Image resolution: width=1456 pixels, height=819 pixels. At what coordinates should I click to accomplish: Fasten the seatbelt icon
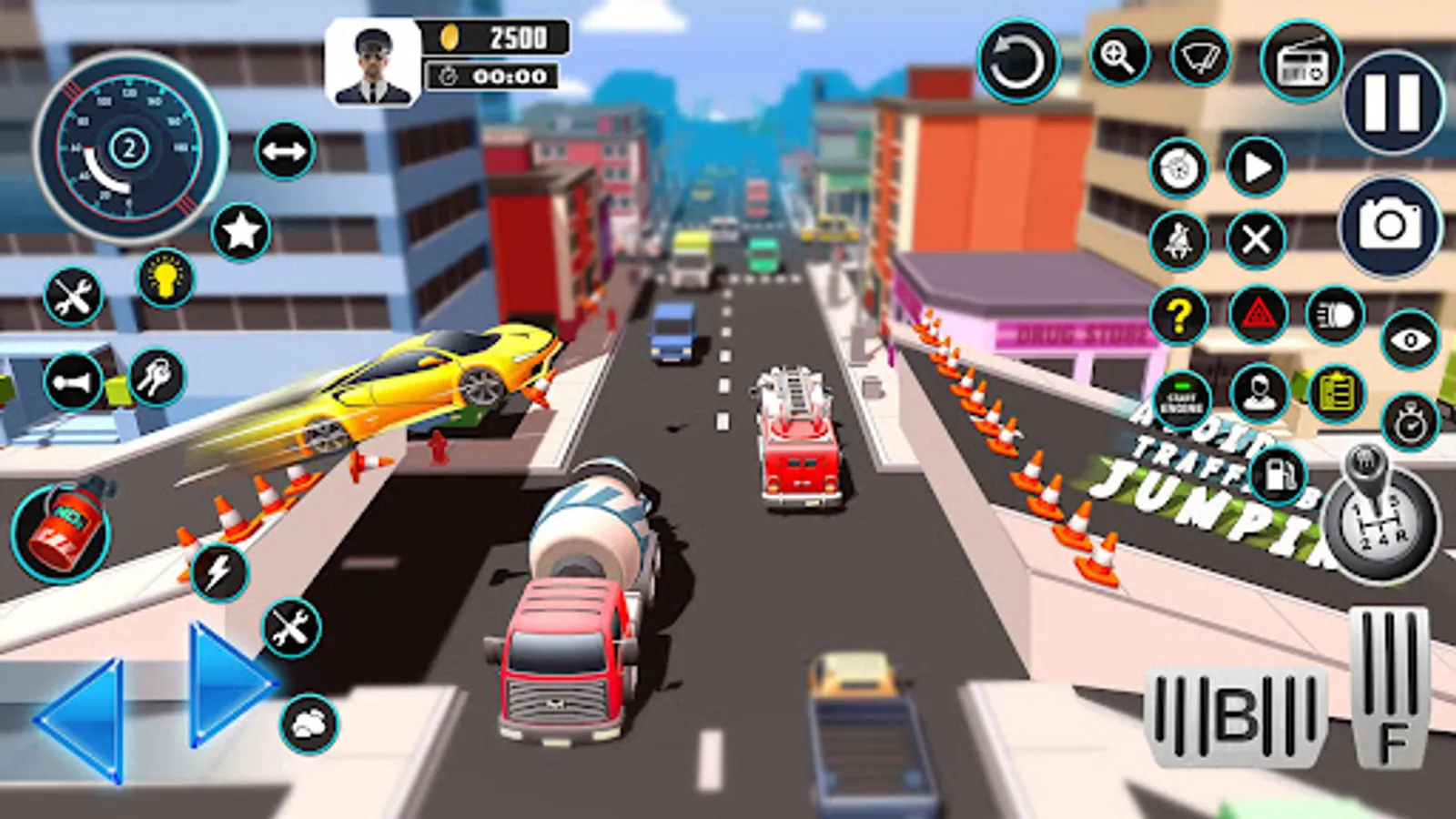[x=1178, y=241]
